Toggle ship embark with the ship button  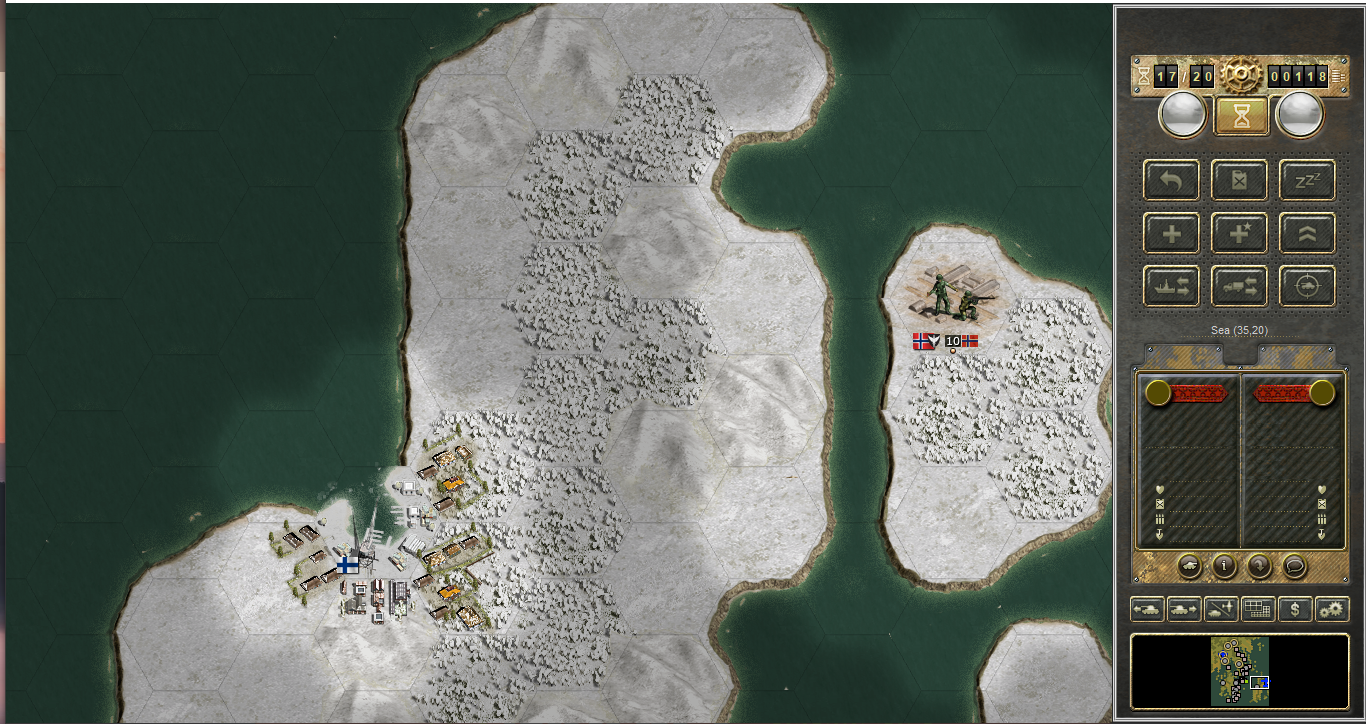(1171, 286)
